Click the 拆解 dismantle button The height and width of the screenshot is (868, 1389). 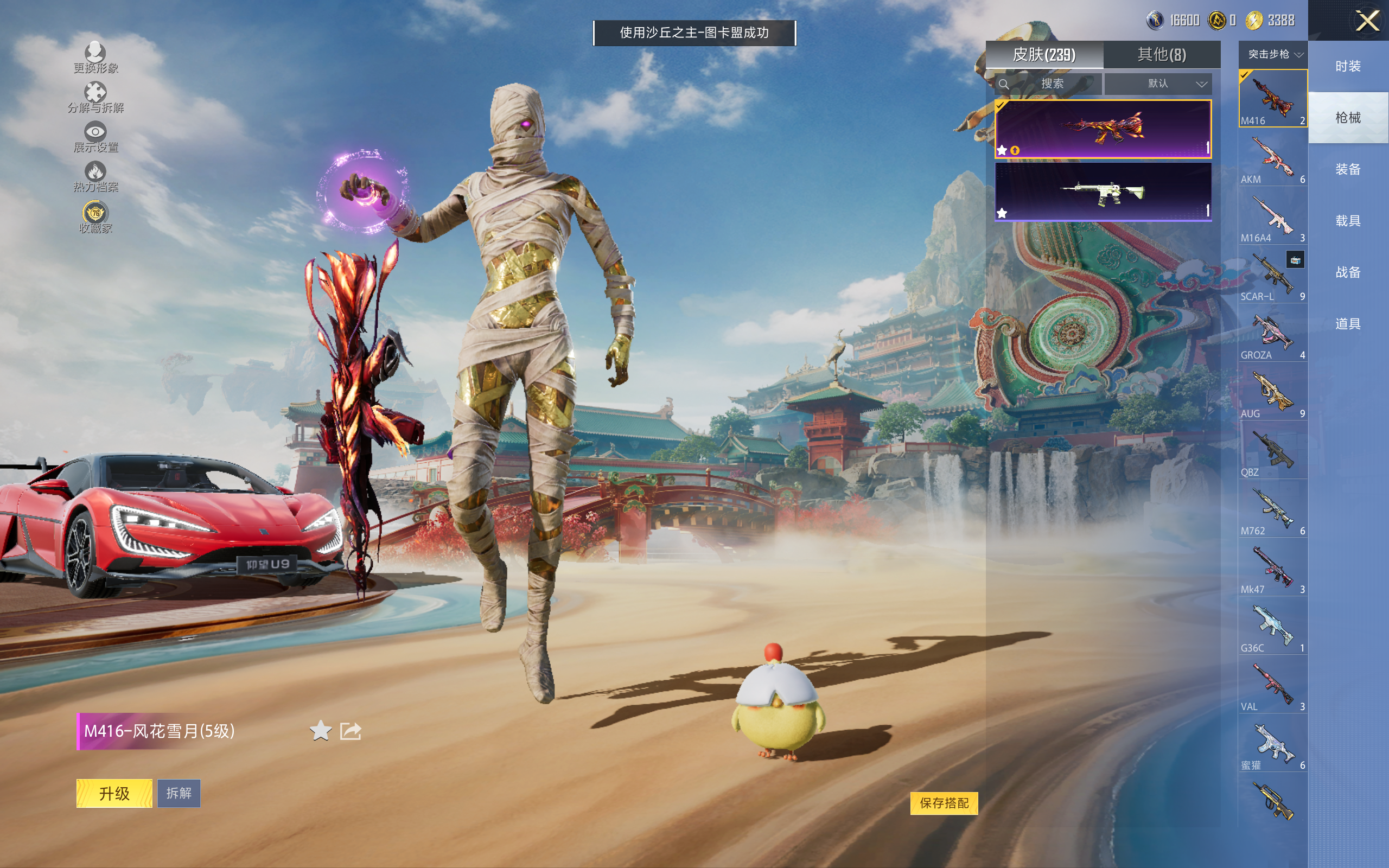(x=179, y=793)
